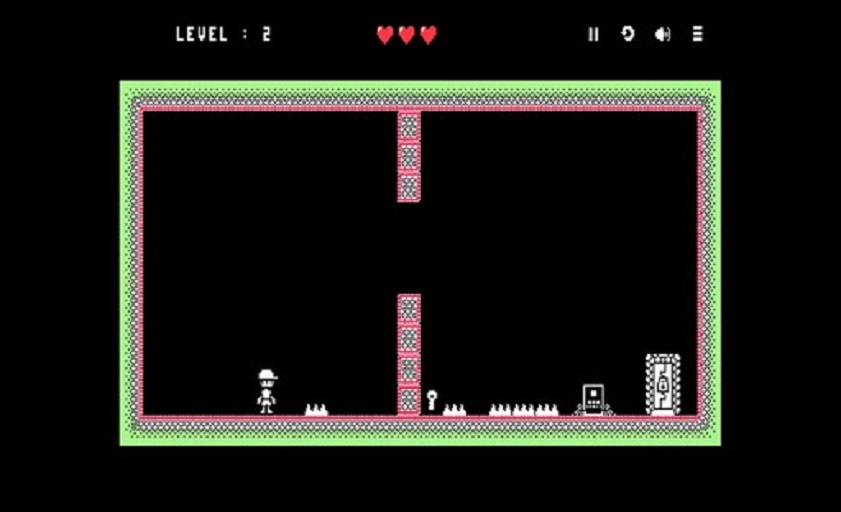Restart the level using the circular arrow icon
This screenshot has height=512, width=841.
pos(627,34)
